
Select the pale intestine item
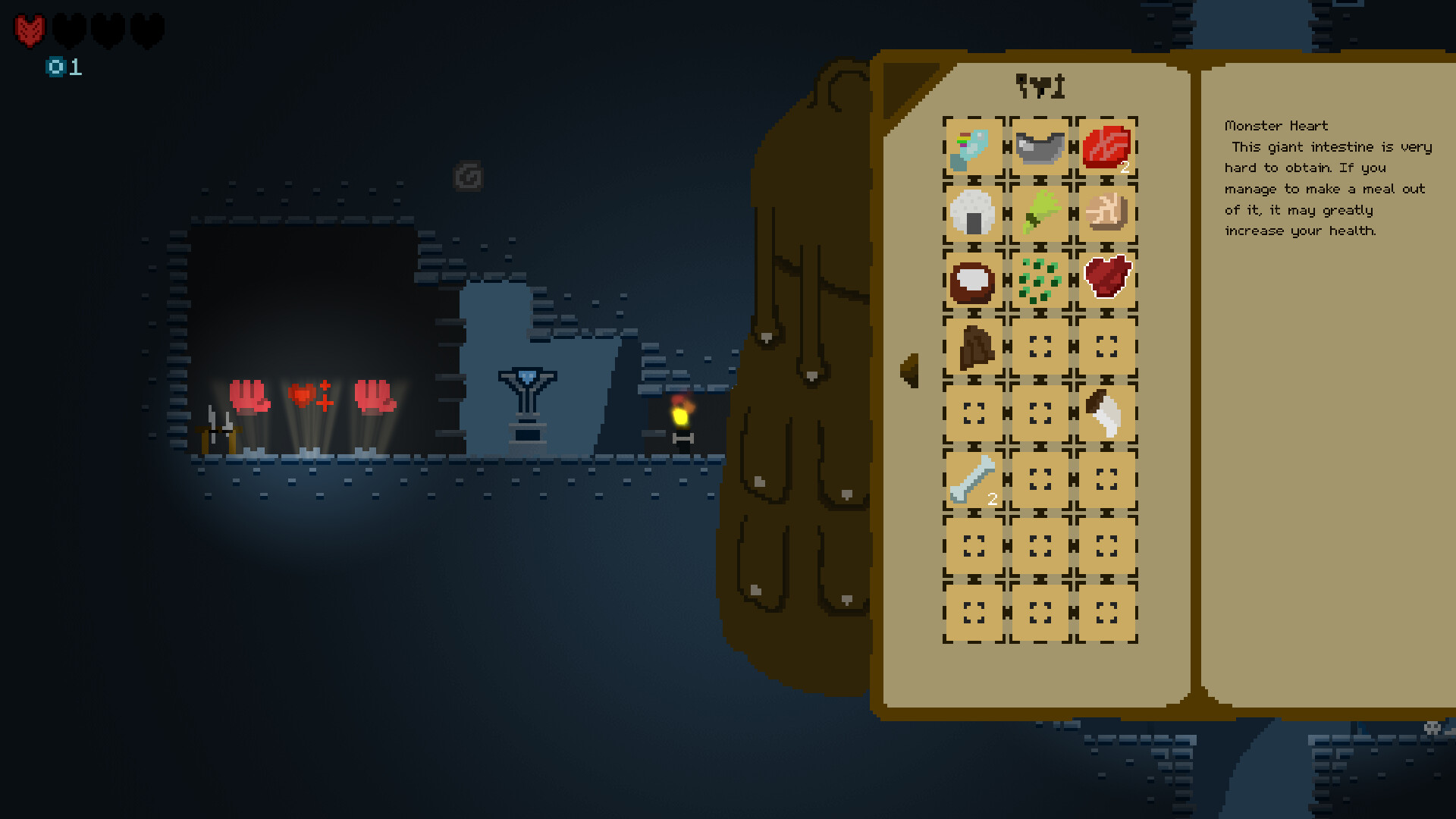pyautogui.click(x=1109, y=215)
